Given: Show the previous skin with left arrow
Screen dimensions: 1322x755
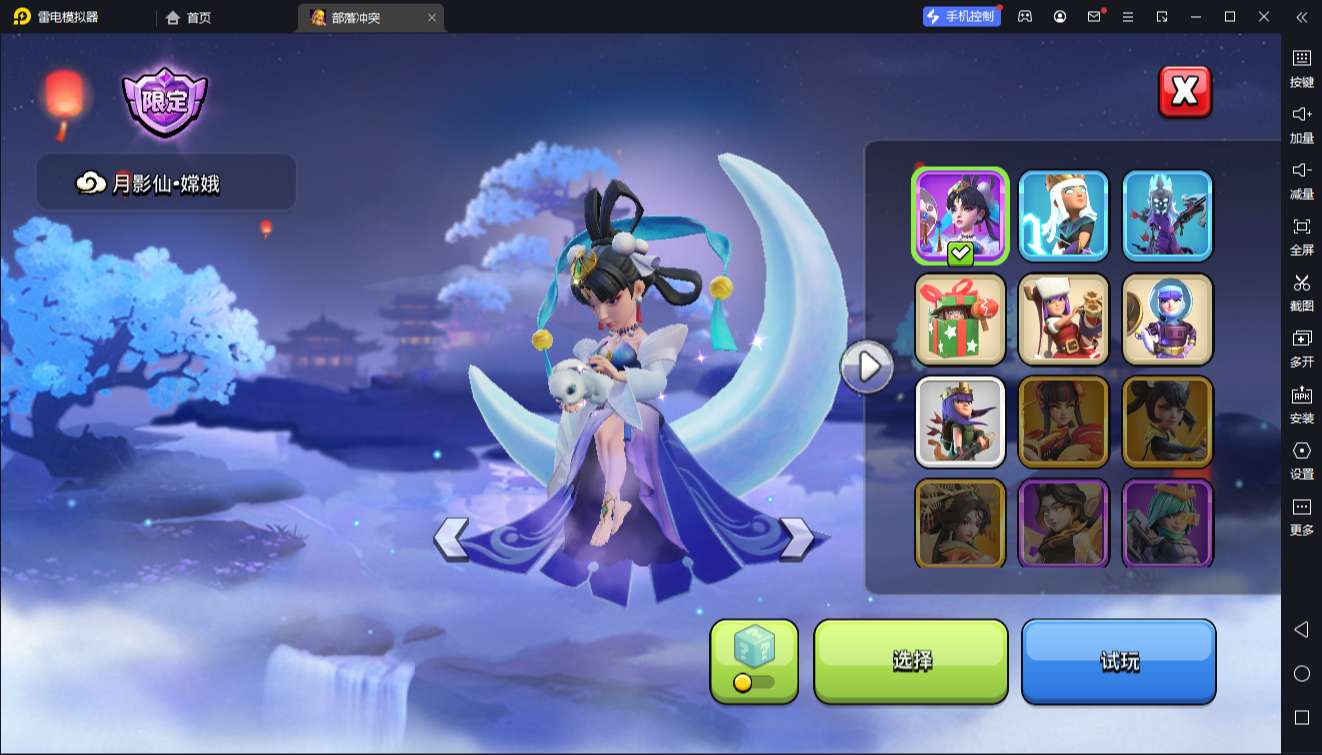Looking at the screenshot, I should tap(451, 539).
